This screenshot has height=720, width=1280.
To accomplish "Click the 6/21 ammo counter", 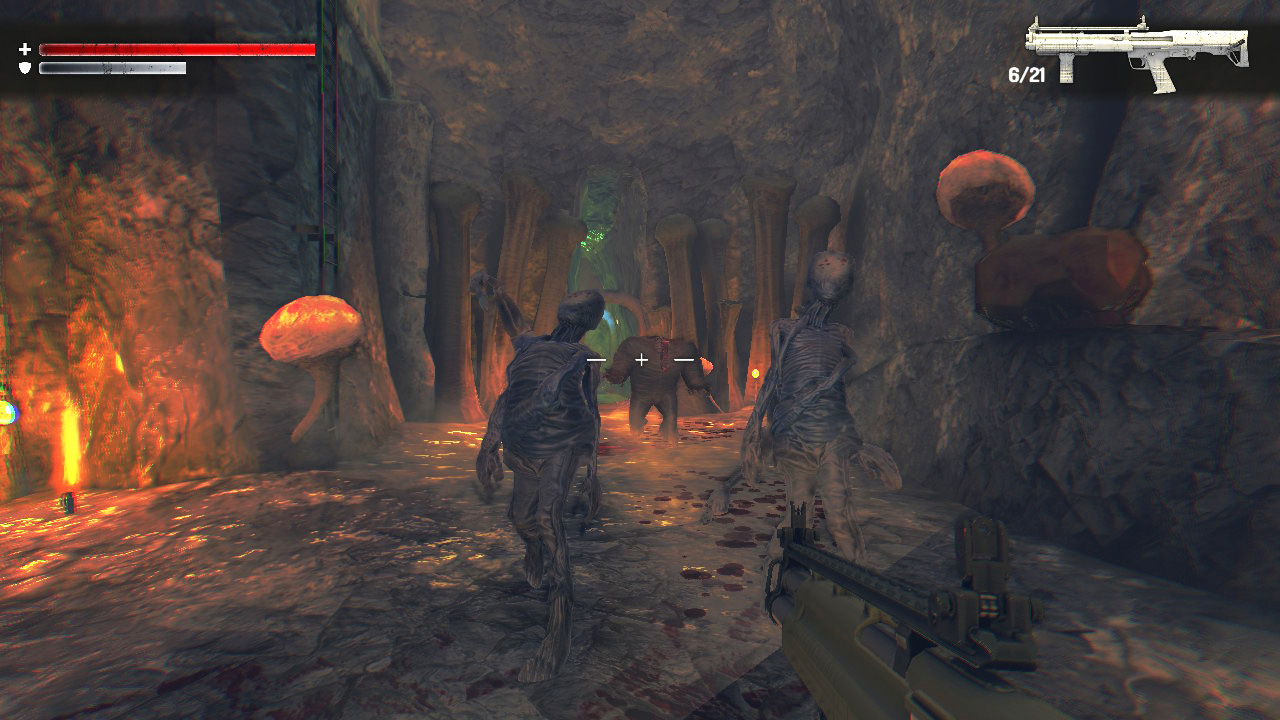I will 1026,72.
